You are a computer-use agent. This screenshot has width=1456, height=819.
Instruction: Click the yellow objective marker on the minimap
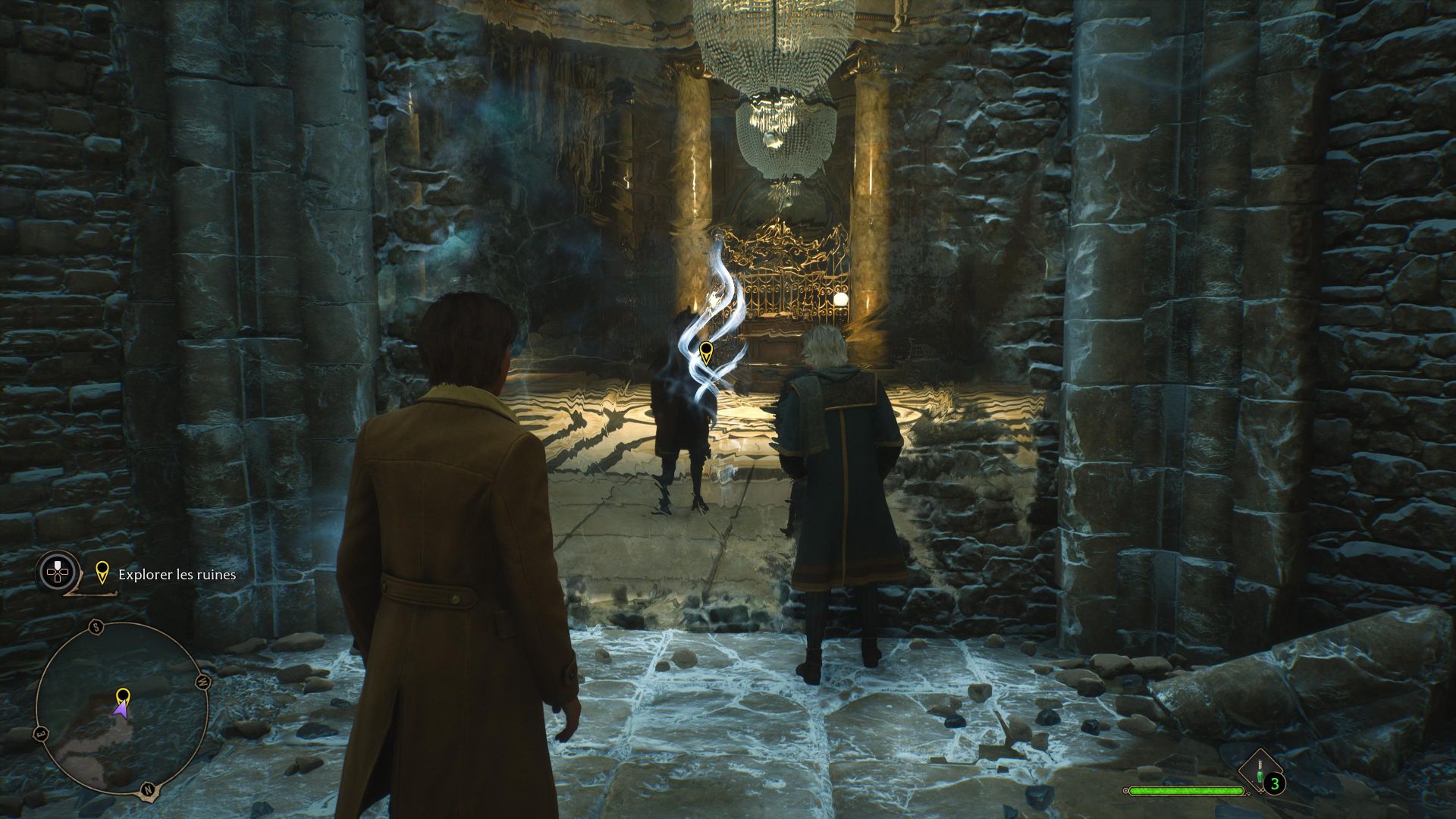[x=122, y=695]
